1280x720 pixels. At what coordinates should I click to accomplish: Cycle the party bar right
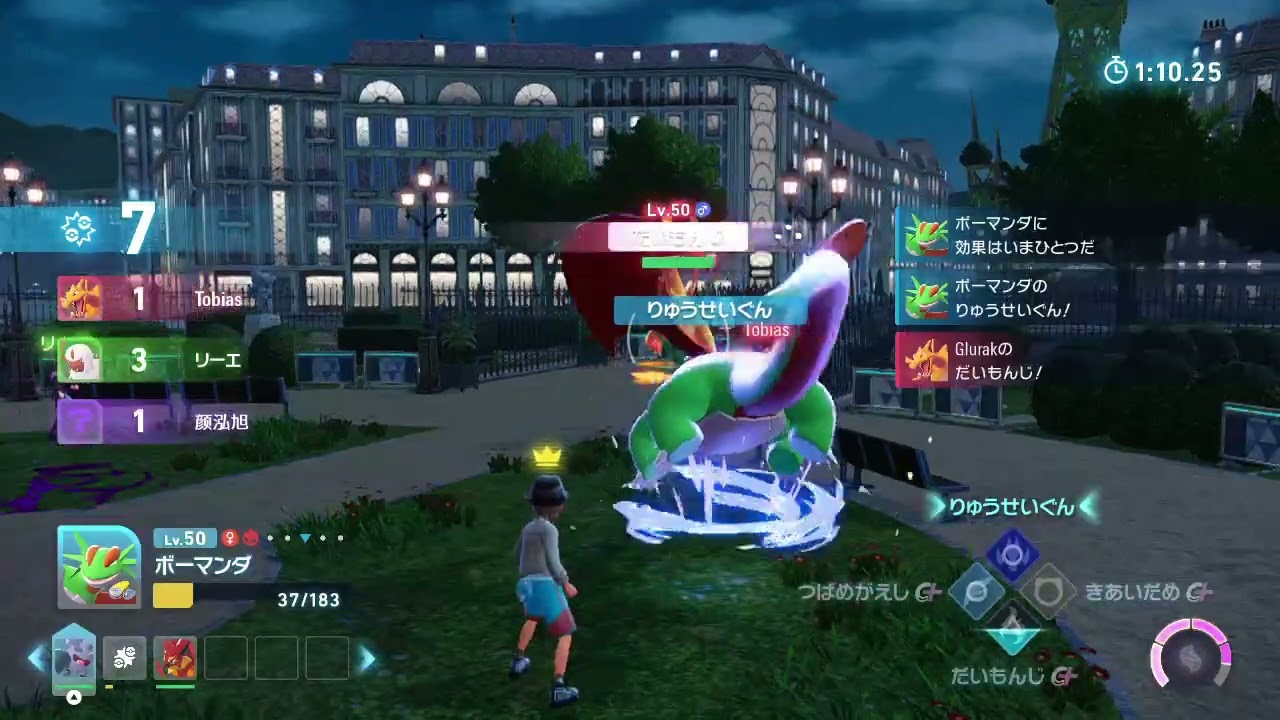click(x=367, y=658)
